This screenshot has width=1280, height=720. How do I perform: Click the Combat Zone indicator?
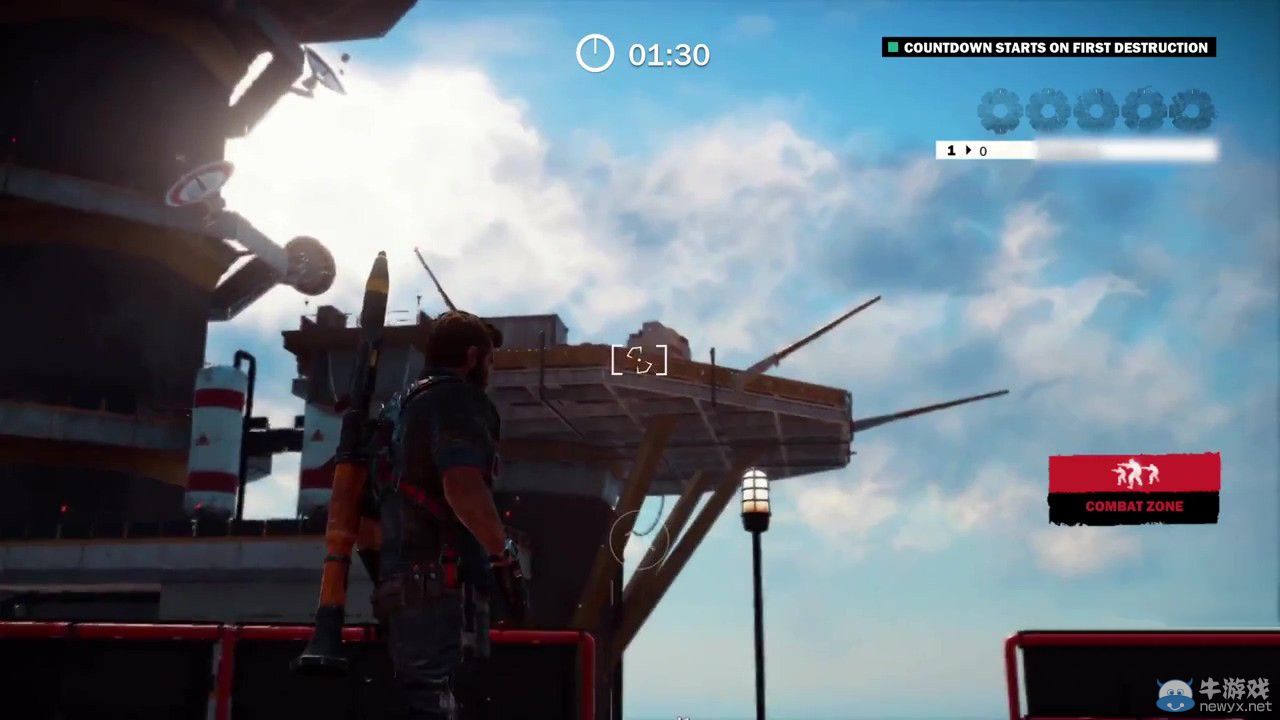click(1133, 488)
